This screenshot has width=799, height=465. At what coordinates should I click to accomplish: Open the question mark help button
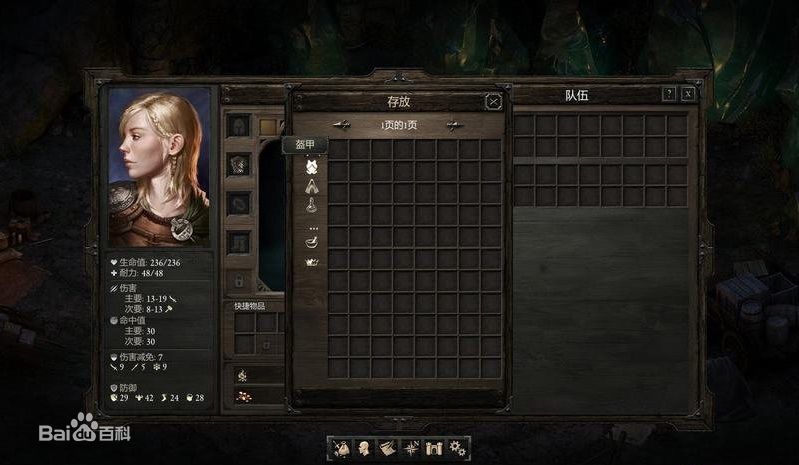[669, 94]
